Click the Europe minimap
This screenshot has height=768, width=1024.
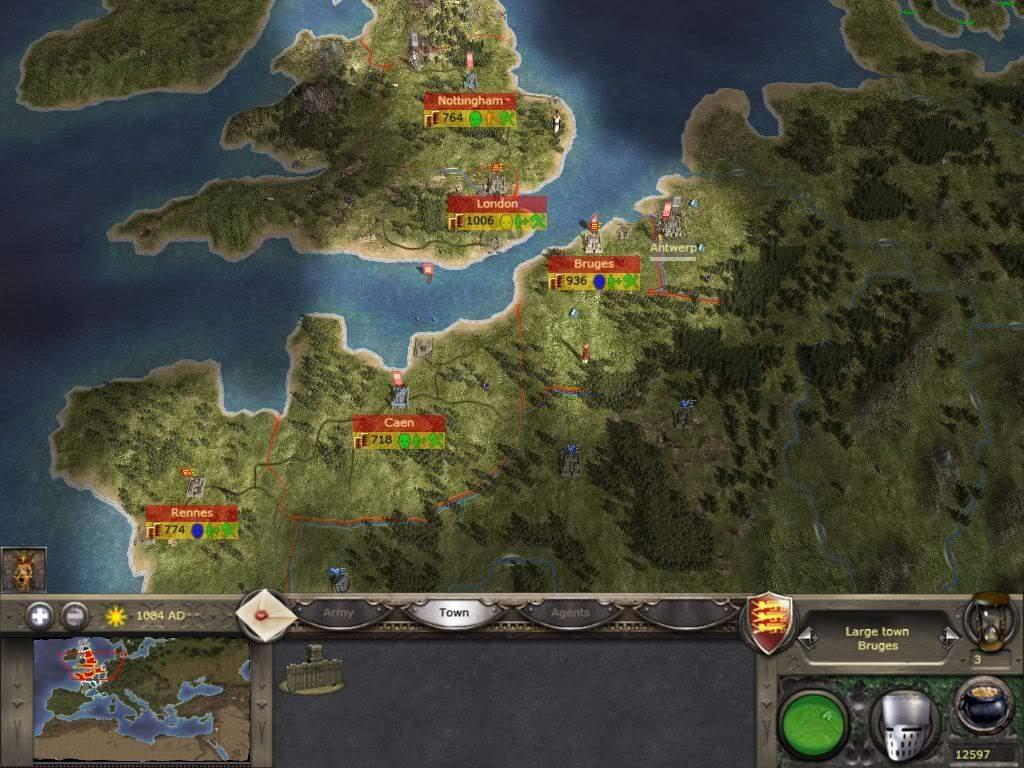pyautogui.click(x=140, y=700)
